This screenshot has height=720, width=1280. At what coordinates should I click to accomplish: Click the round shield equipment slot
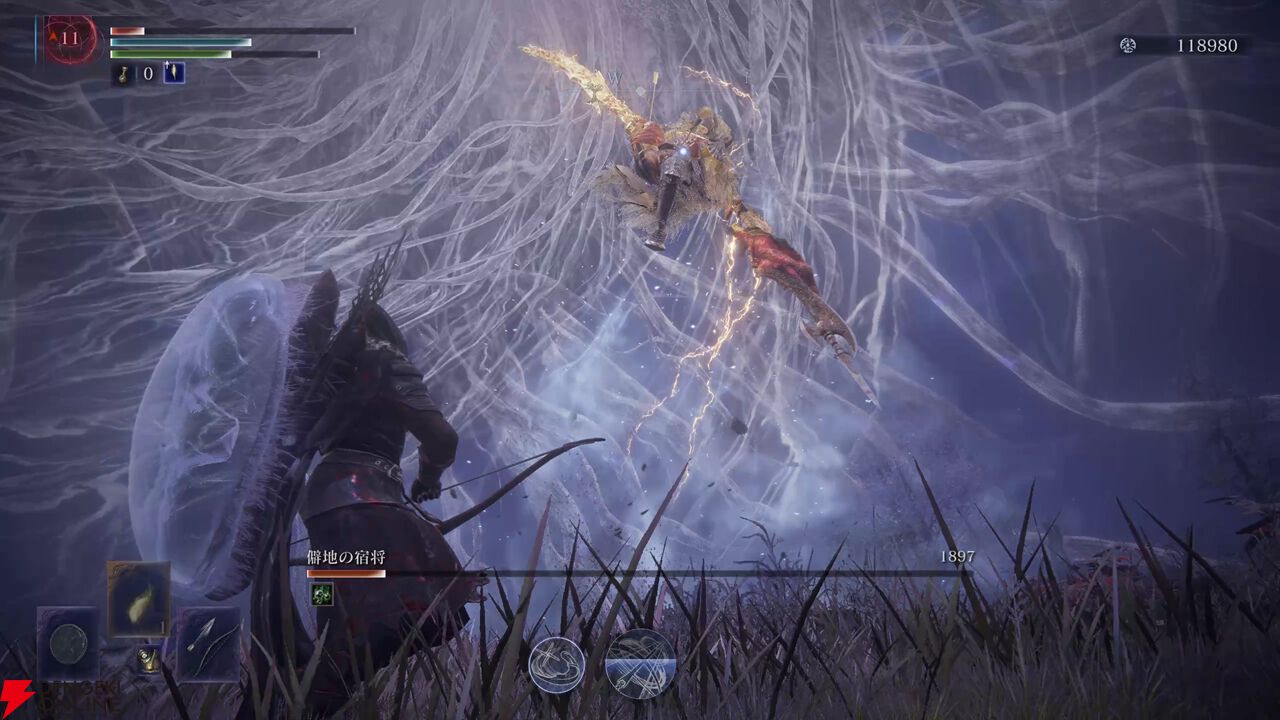tap(68, 643)
